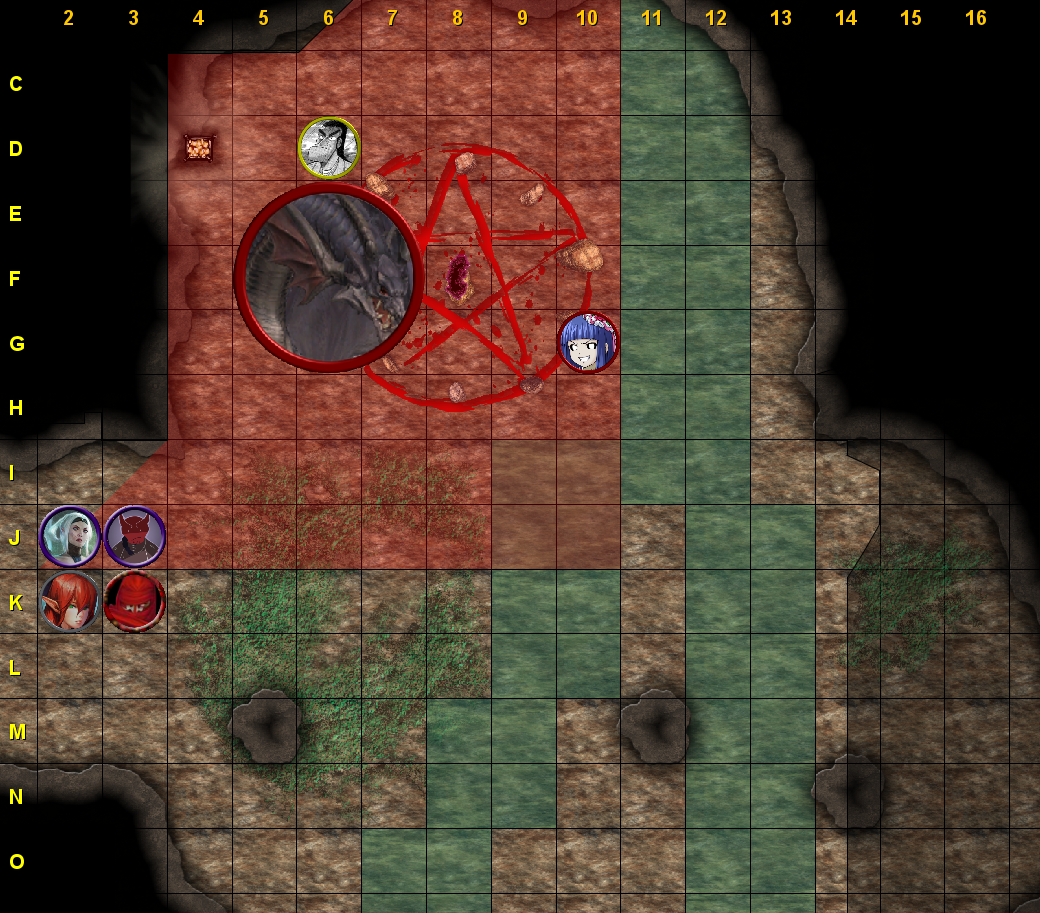Select the black-and-white sketch man token

click(x=329, y=148)
